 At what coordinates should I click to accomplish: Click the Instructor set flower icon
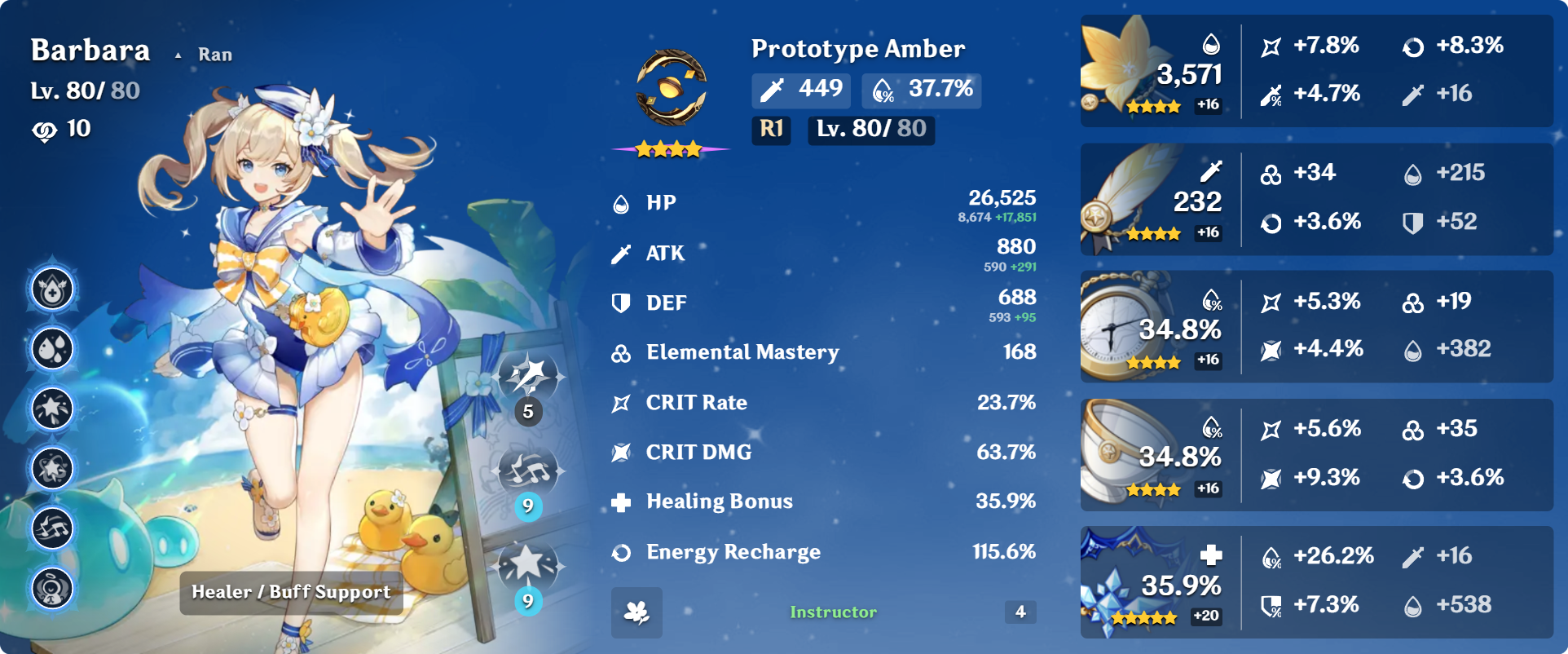click(636, 612)
